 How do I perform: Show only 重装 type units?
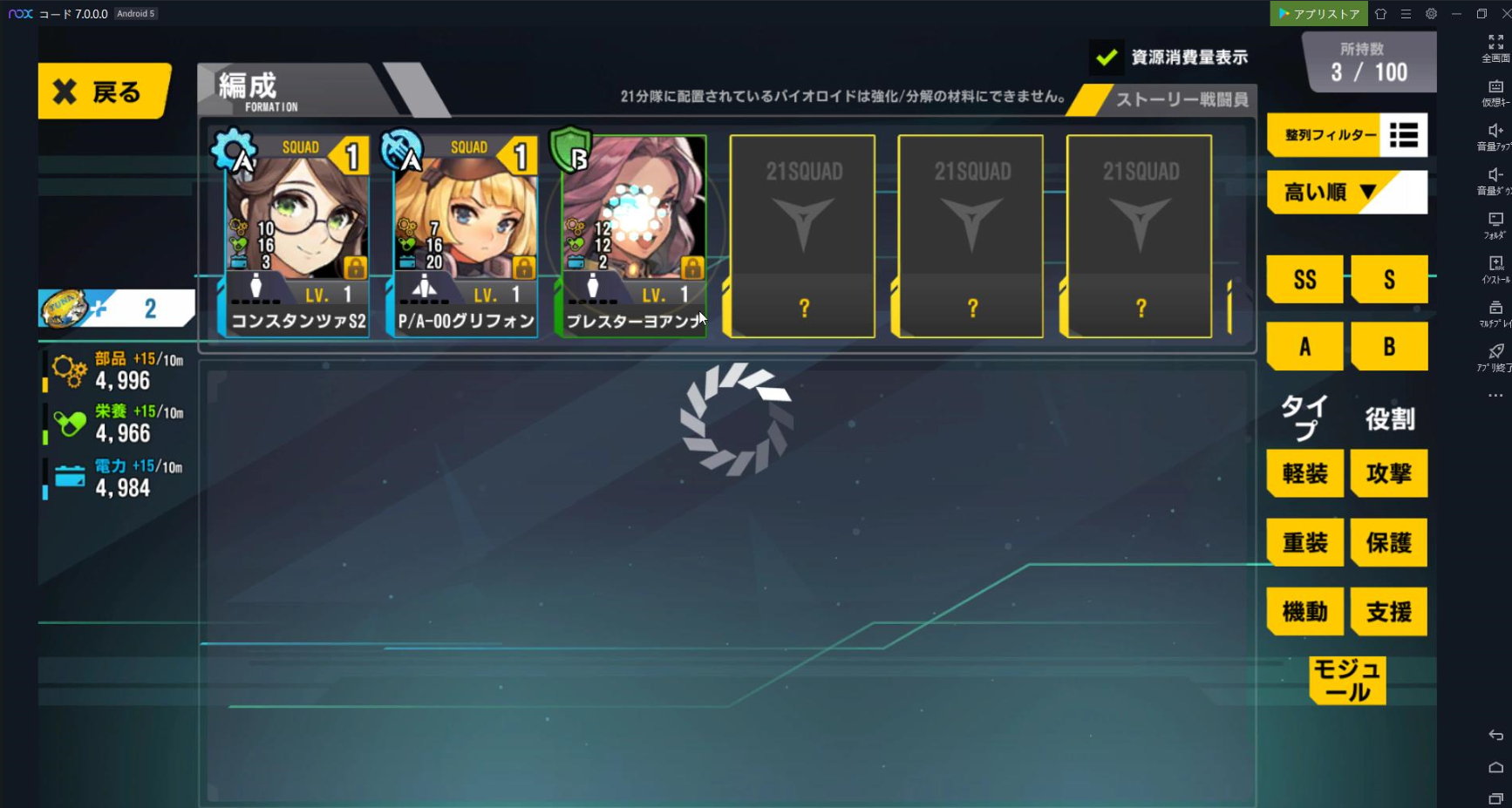click(1304, 542)
